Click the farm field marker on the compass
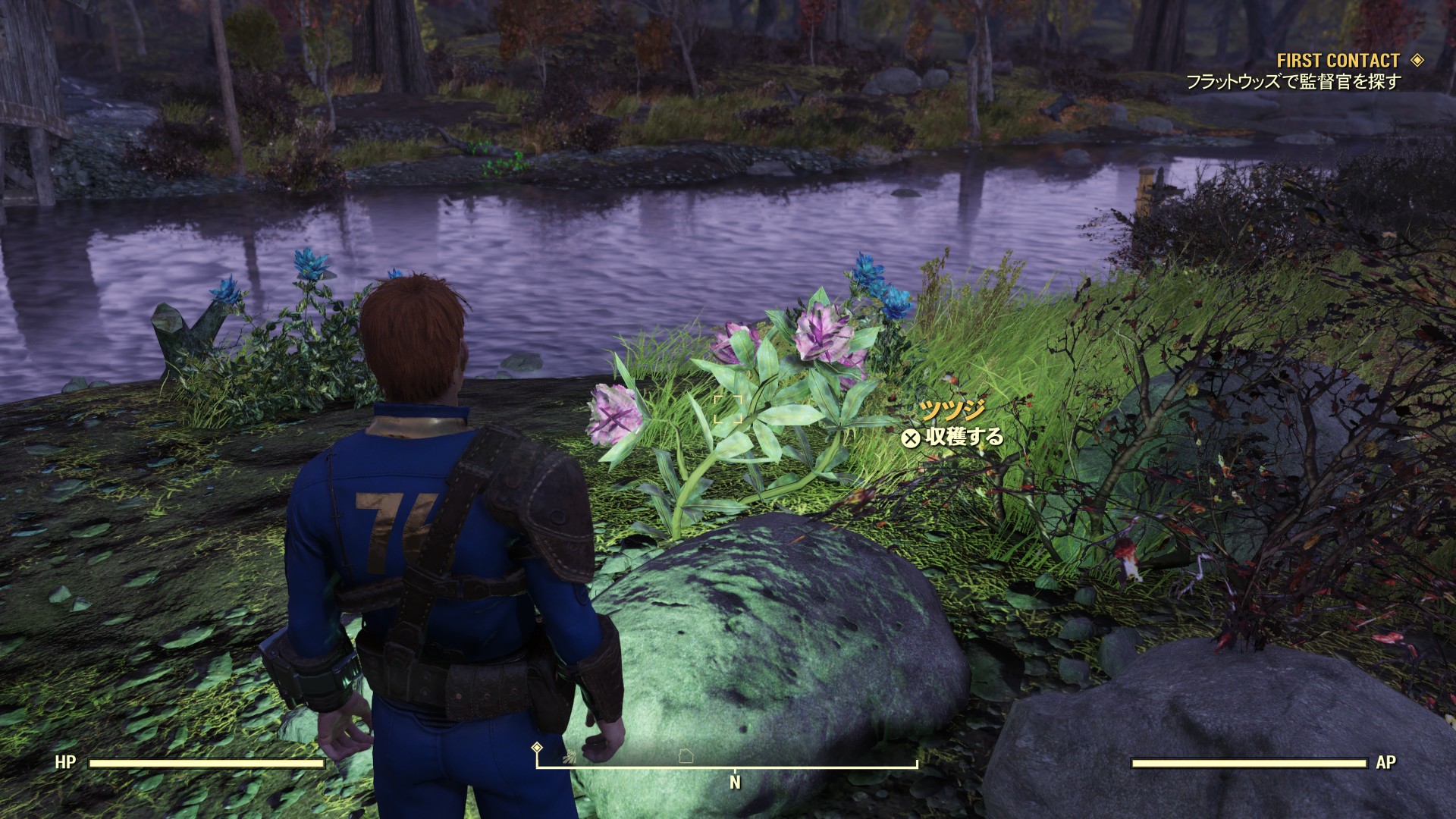Viewport: 1456px width, 819px height. click(569, 756)
